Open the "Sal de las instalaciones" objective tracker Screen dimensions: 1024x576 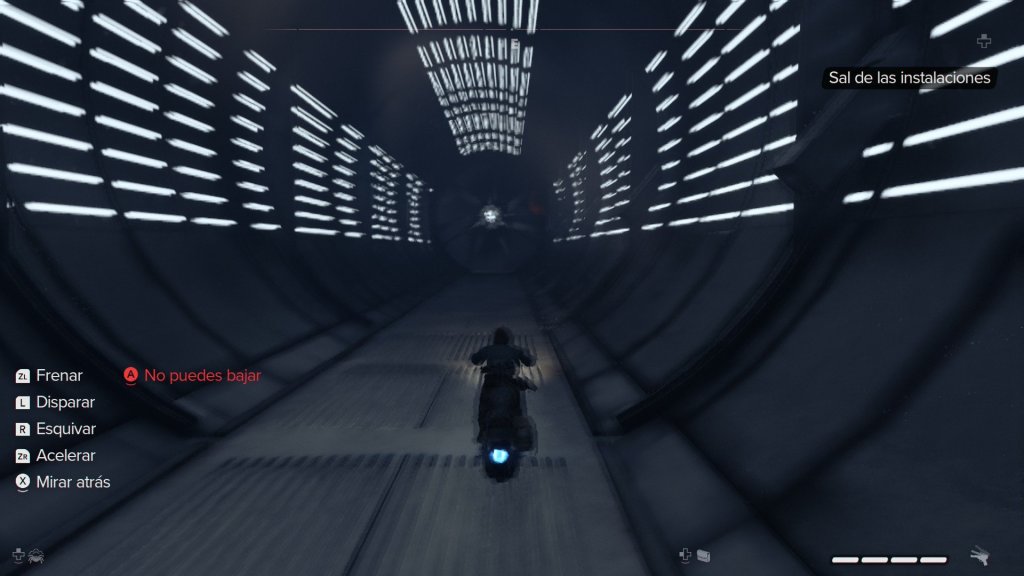coord(909,78)
